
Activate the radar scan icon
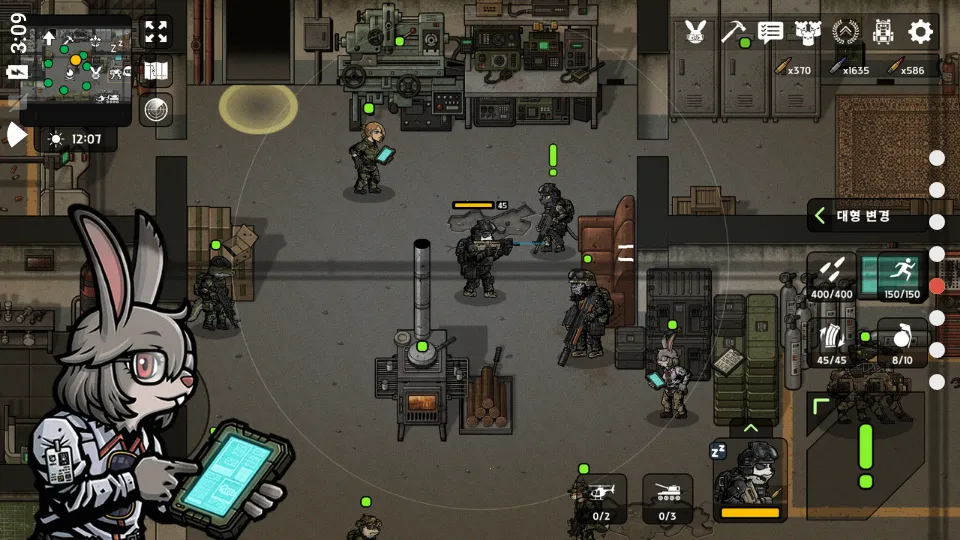tap(156, 110)
